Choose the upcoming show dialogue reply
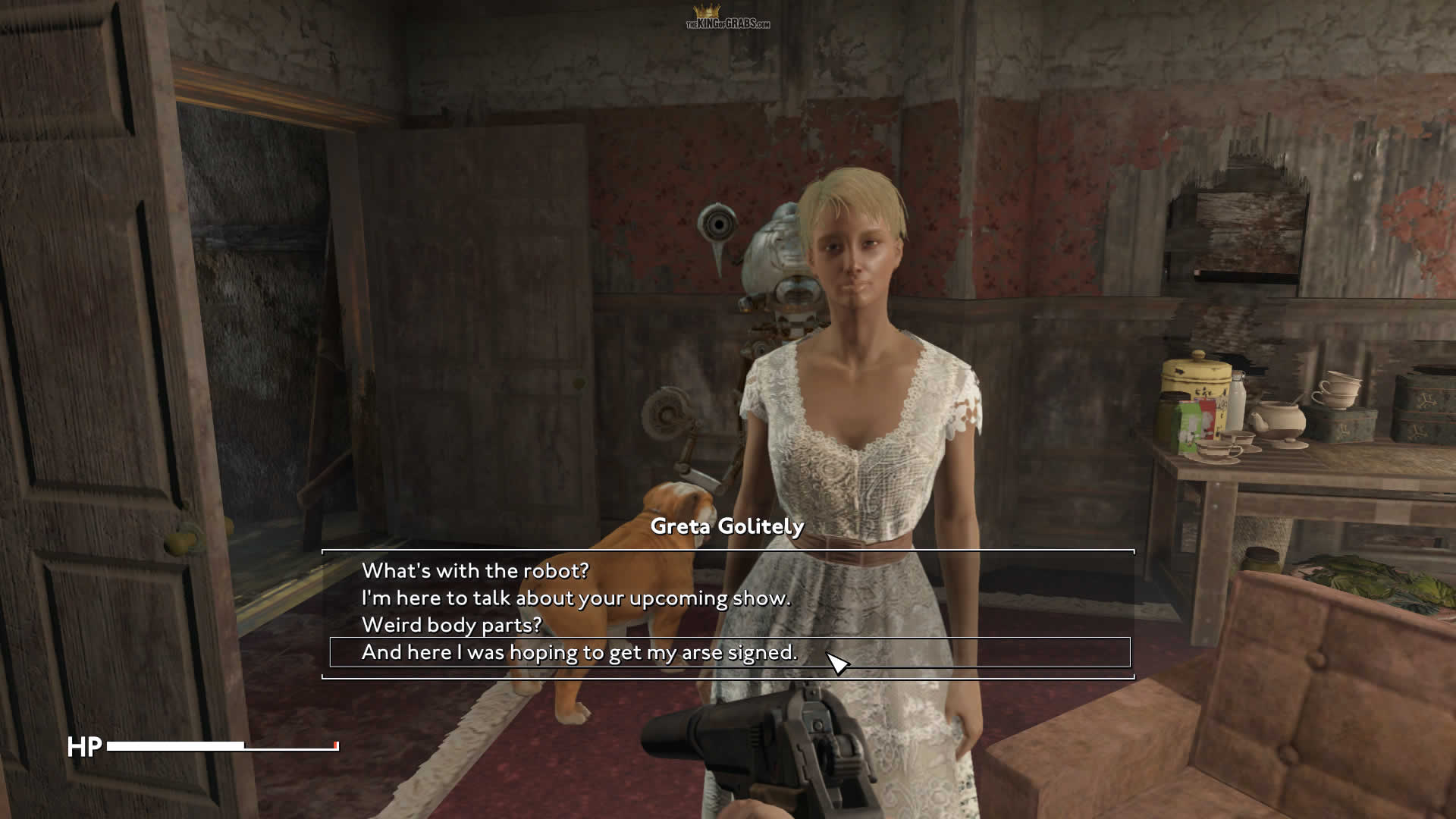1456x819 pixels. pos(576,598)
